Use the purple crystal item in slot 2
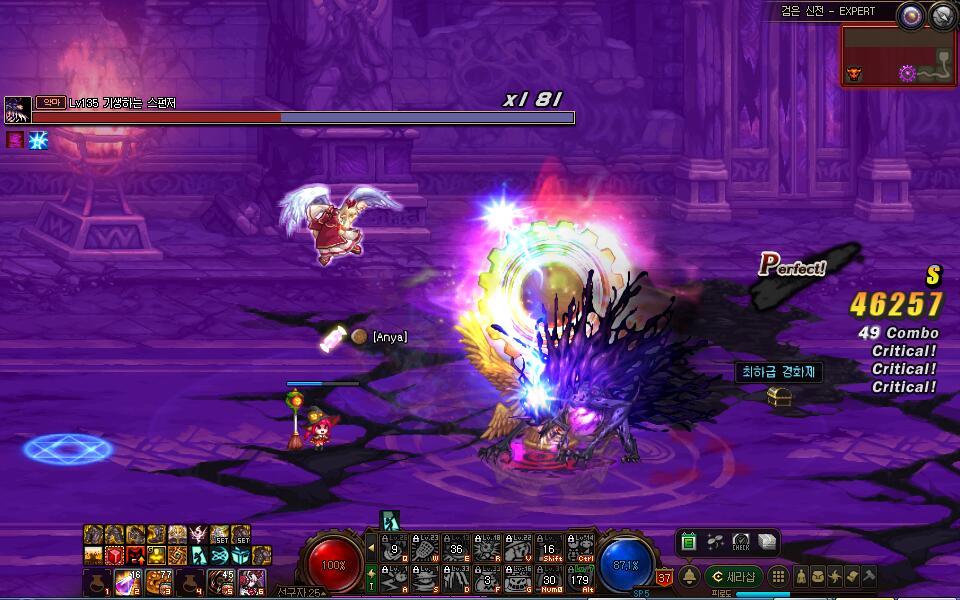This screenshot has width=960, height=600. point(126,580)
